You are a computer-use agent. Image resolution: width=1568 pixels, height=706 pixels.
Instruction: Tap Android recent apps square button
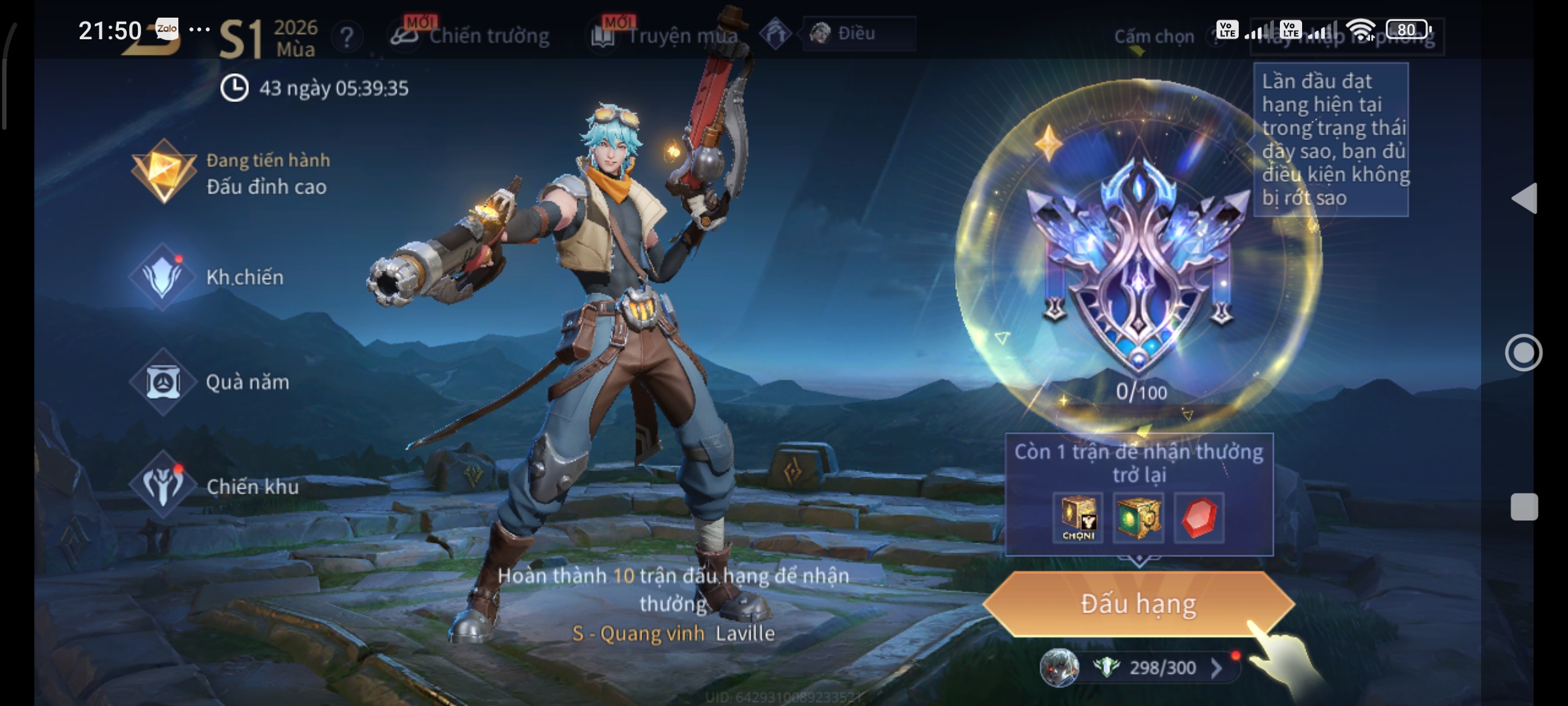[1524, 507]
